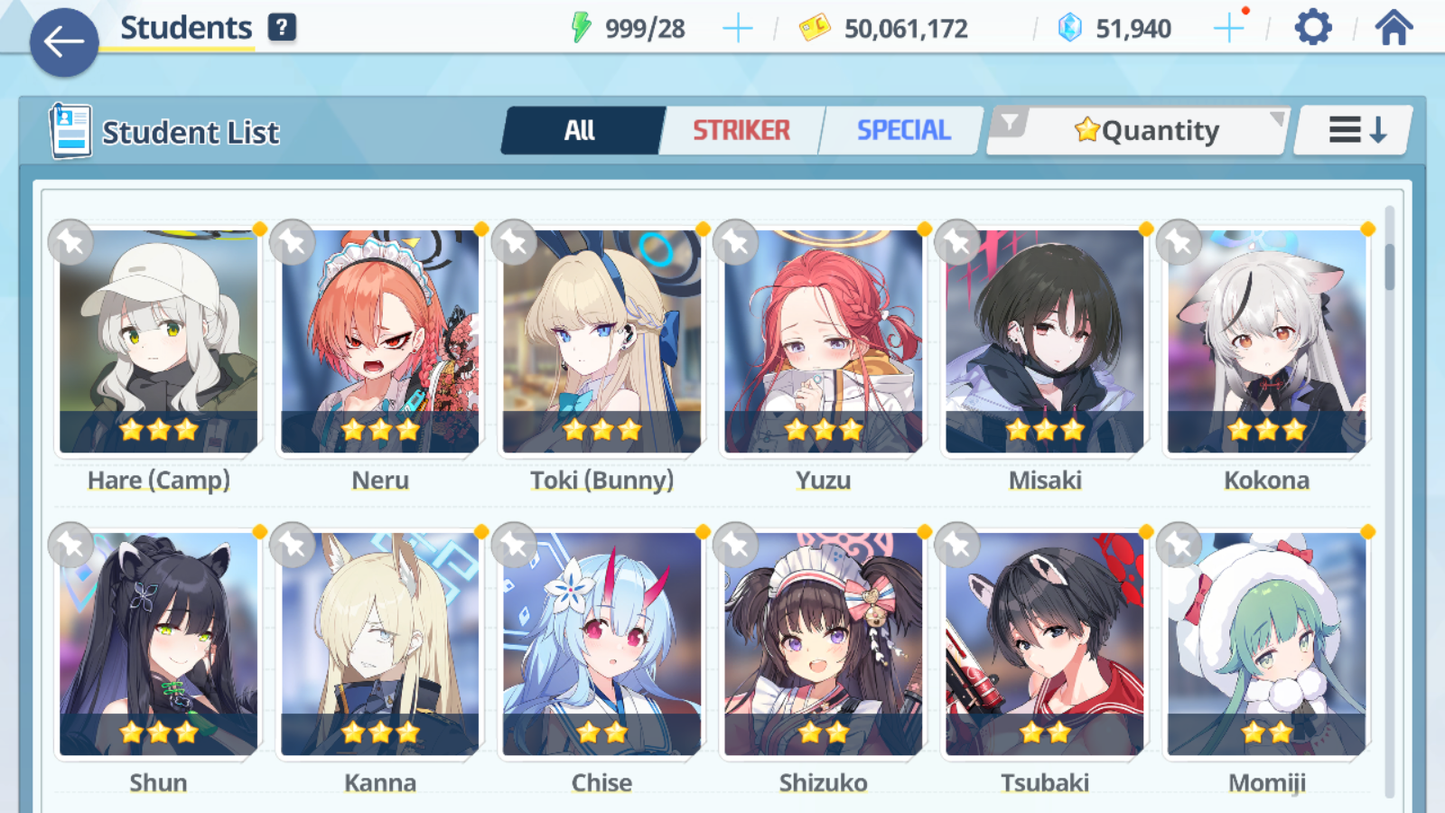Click the lightning AP energy icon
The image size is (1445, 813).
[x=581, y=27]
